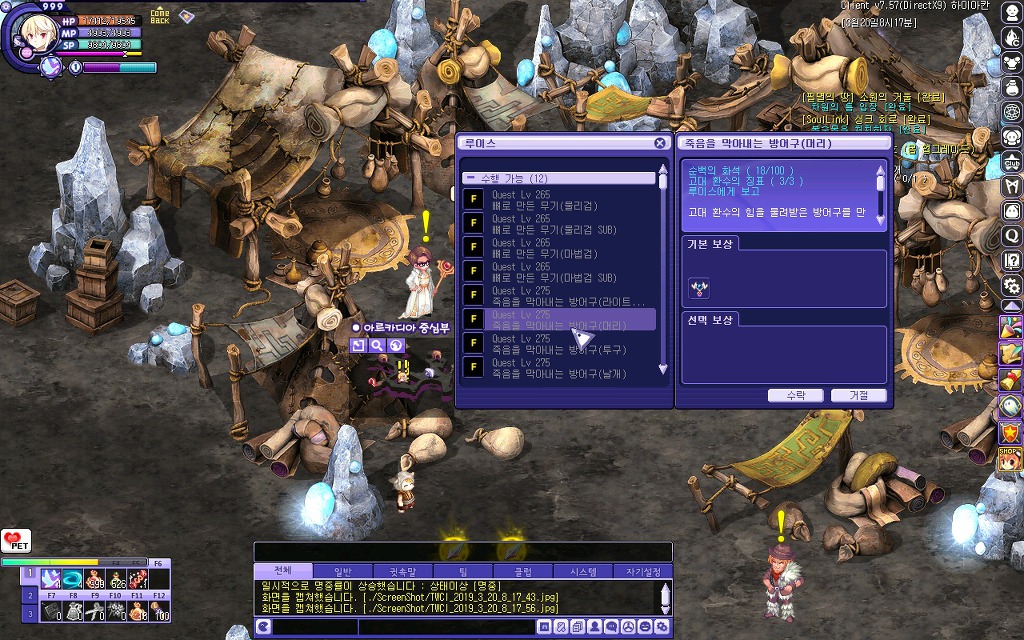Switch to the 클럽 chat tab
Screen dimensions: 1024x640
coord(523,571)
